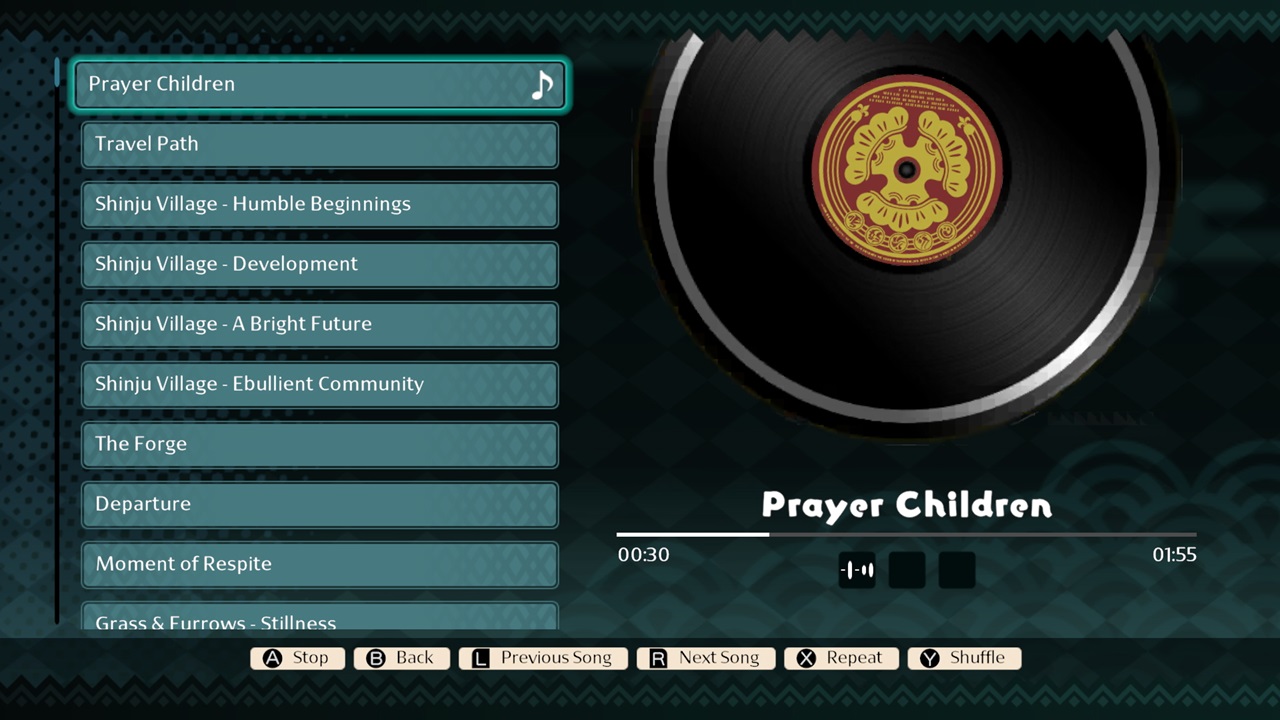
Task: Click the playback progress bar
Action: (x=906, y=536)
